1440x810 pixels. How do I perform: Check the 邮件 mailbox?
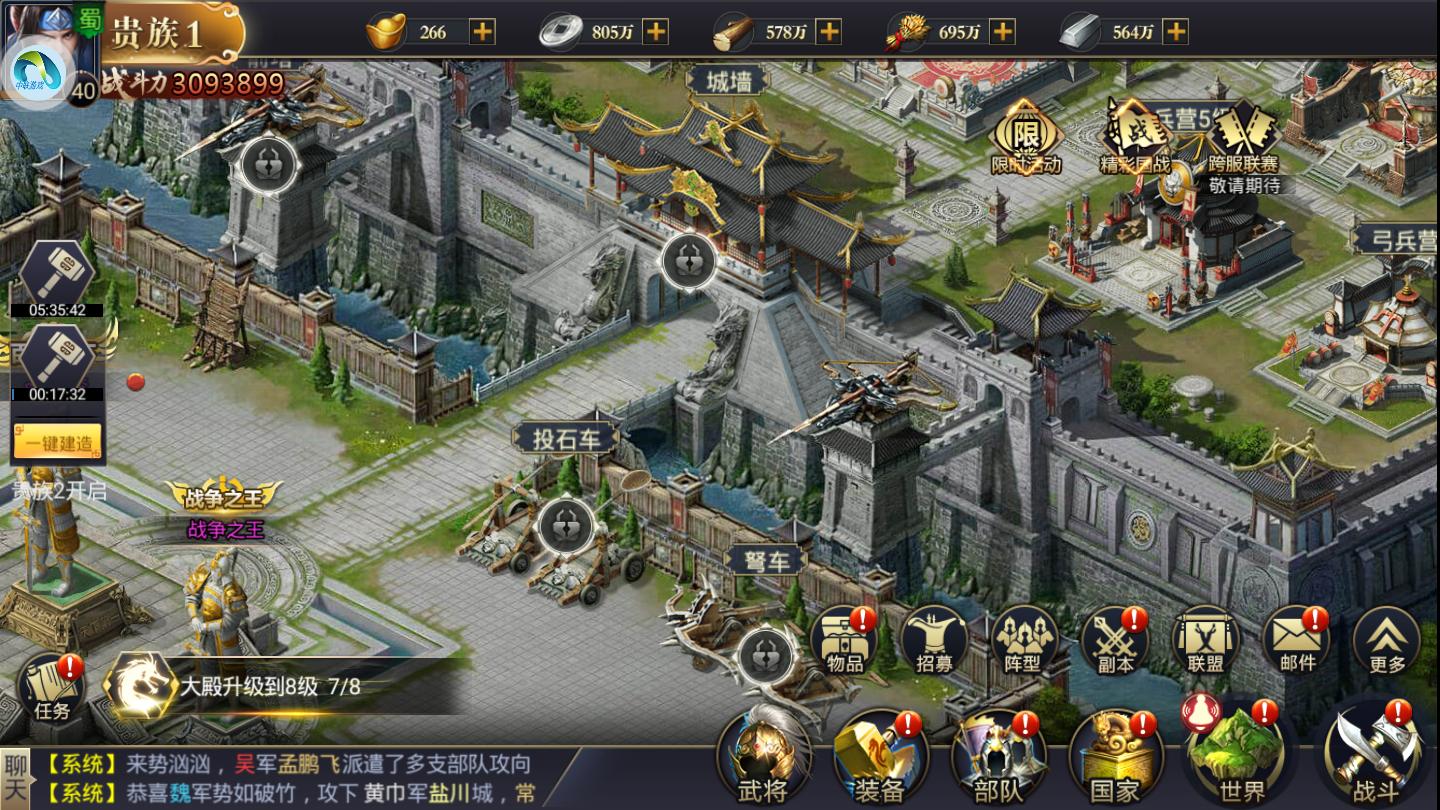pos(1297,640)
